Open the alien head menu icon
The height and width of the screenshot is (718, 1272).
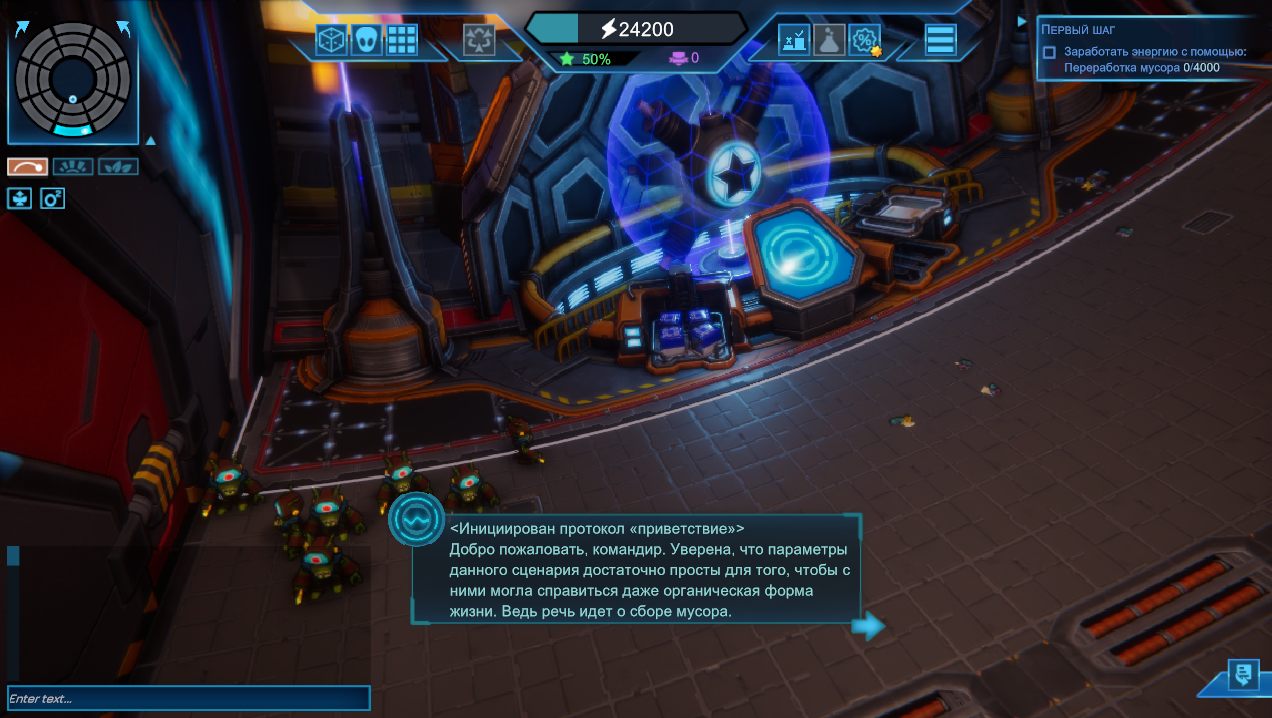pyautogui.click(x=367, y=40)
